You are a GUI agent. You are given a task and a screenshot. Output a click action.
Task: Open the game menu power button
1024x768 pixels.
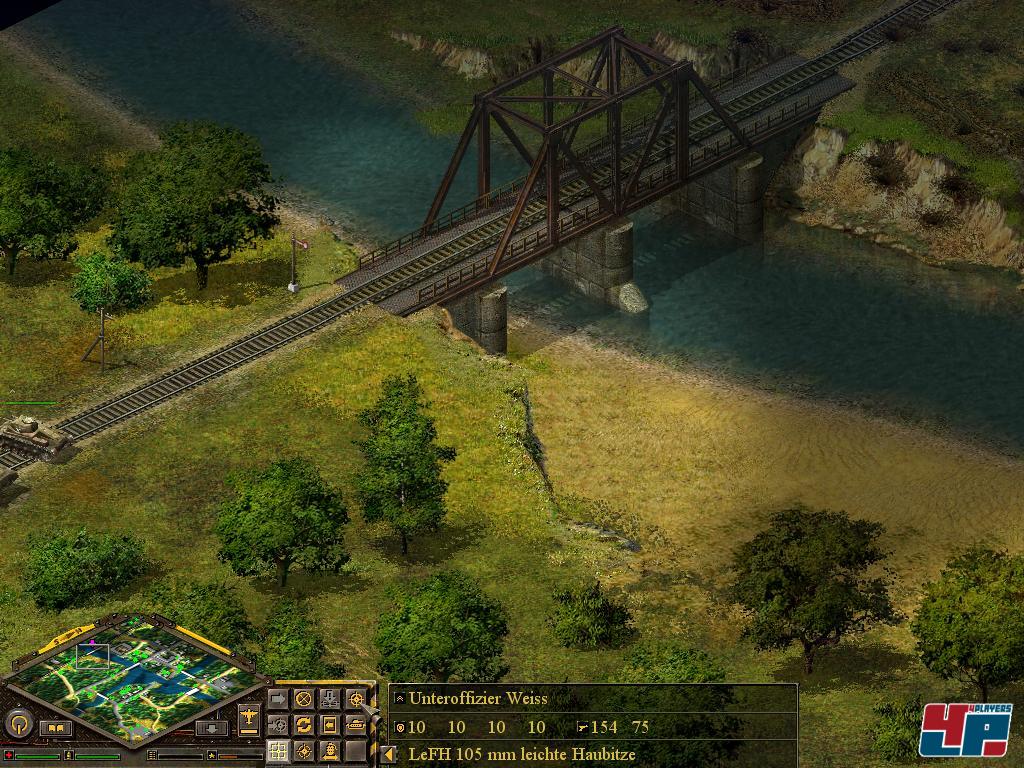tap(17, 723)
